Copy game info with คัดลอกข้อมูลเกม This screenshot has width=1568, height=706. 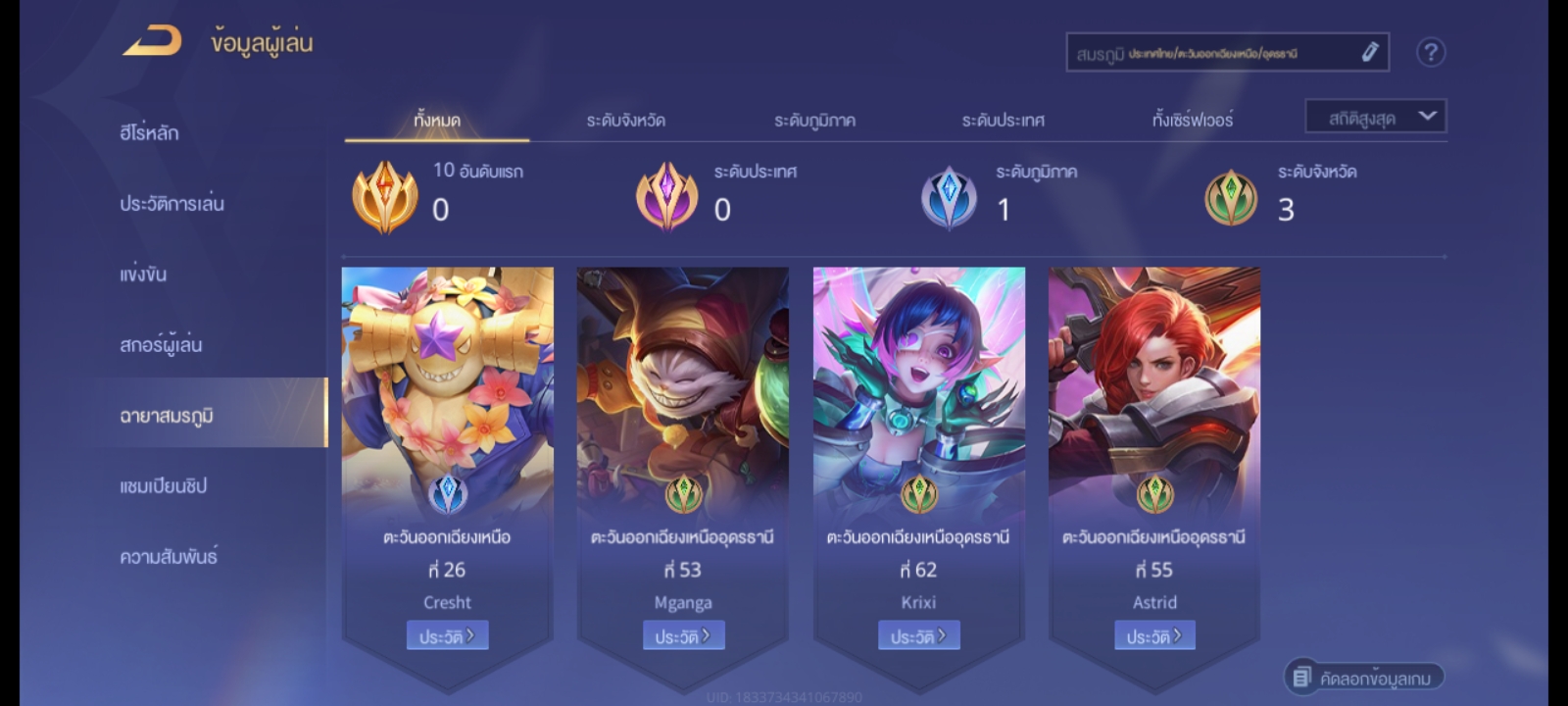(1364, 678)
